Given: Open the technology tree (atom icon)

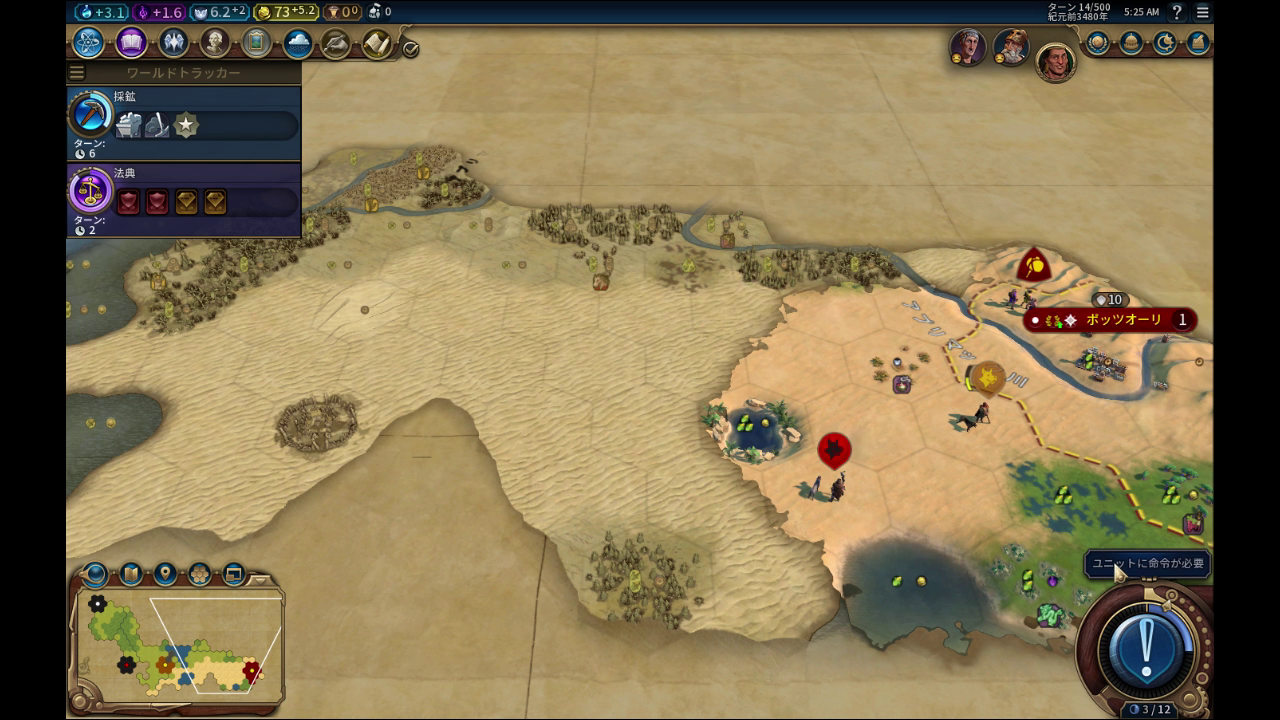Looking at the screenshot, I should 88,43.
